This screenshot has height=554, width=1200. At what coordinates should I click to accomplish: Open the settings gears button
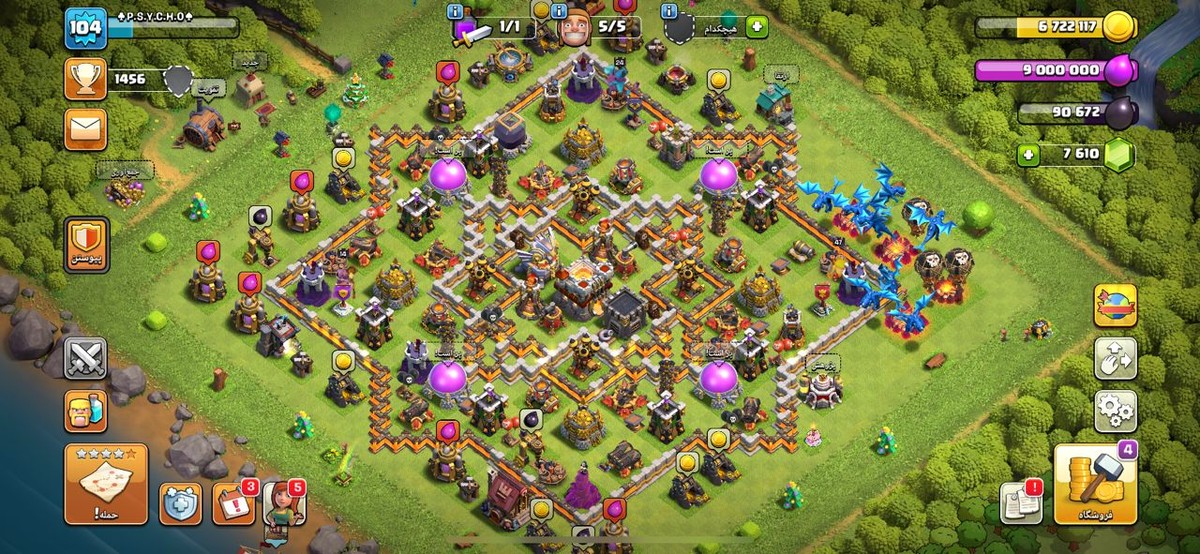click(1115, 409)
